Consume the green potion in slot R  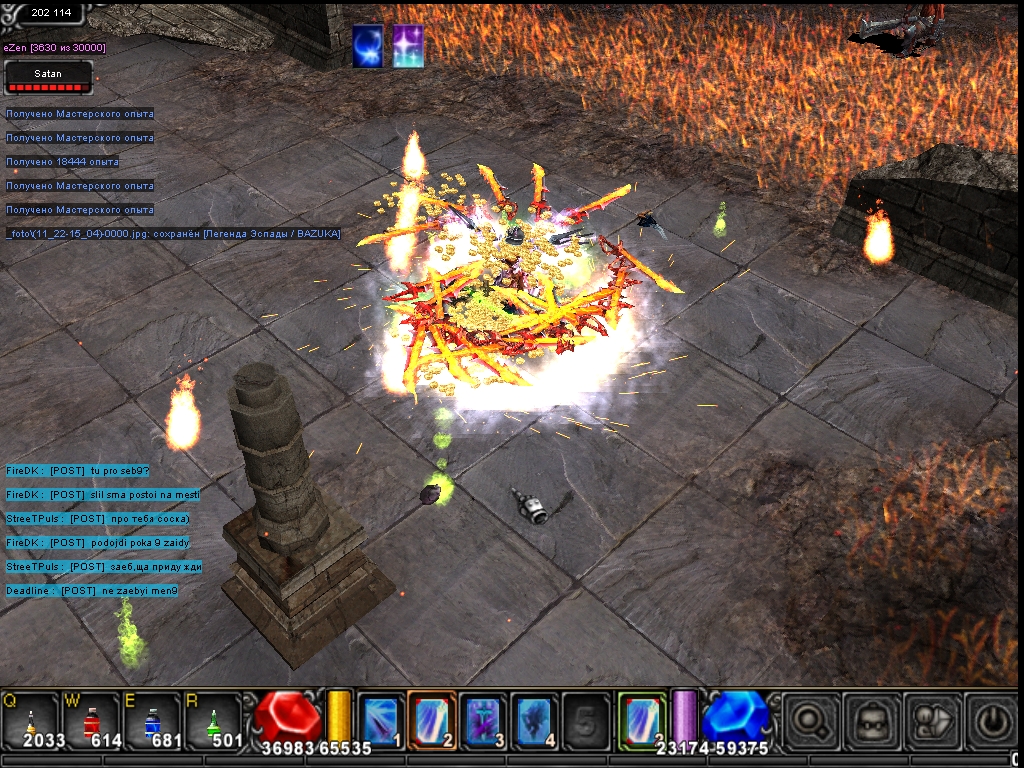click(212, 720)
